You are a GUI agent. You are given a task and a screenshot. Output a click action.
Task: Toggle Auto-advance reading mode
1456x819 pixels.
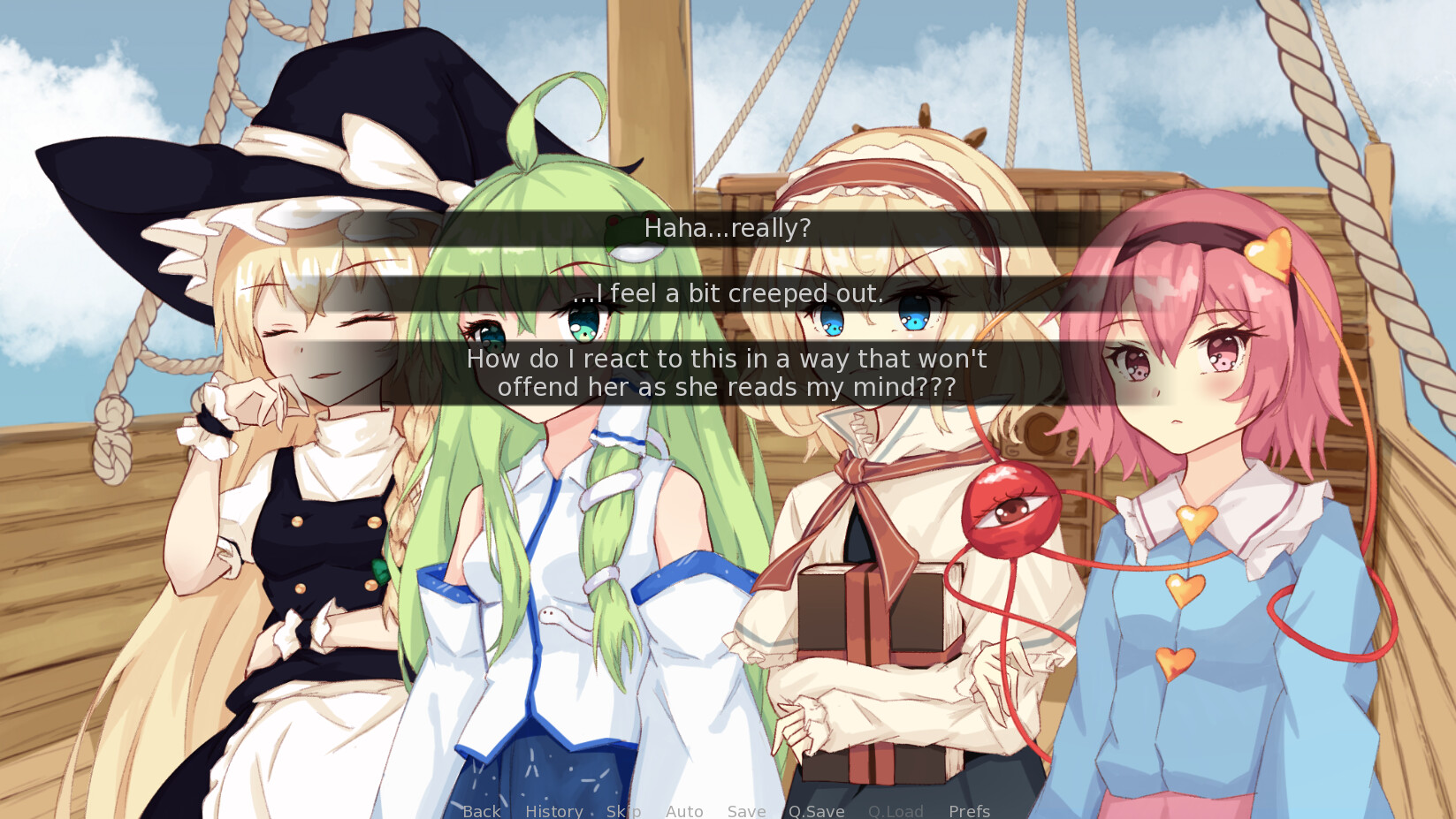[x=684, y=811]
